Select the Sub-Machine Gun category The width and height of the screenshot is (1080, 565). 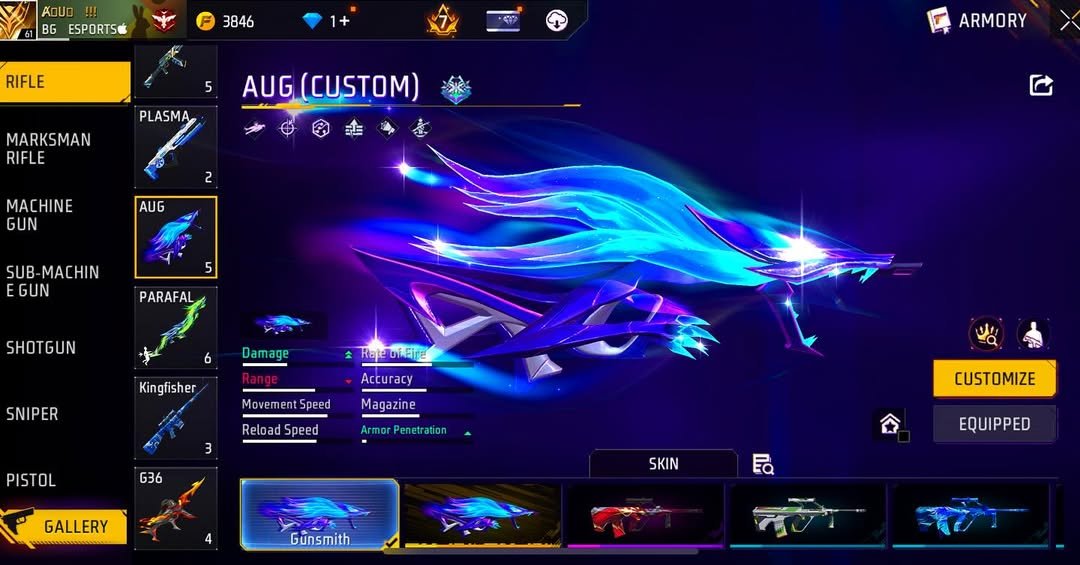(52, 281)
